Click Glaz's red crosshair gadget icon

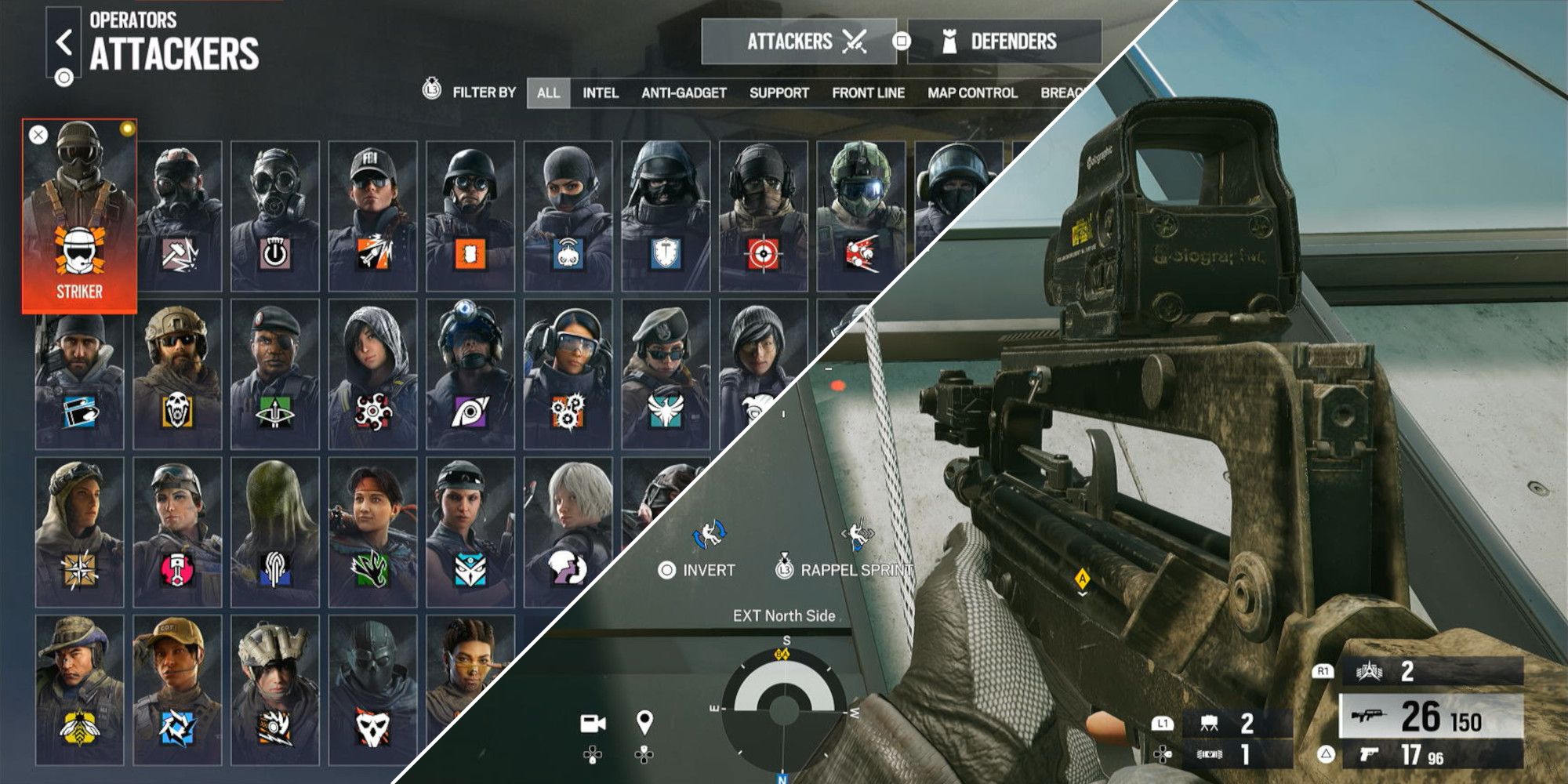click(x=763, y=252)
